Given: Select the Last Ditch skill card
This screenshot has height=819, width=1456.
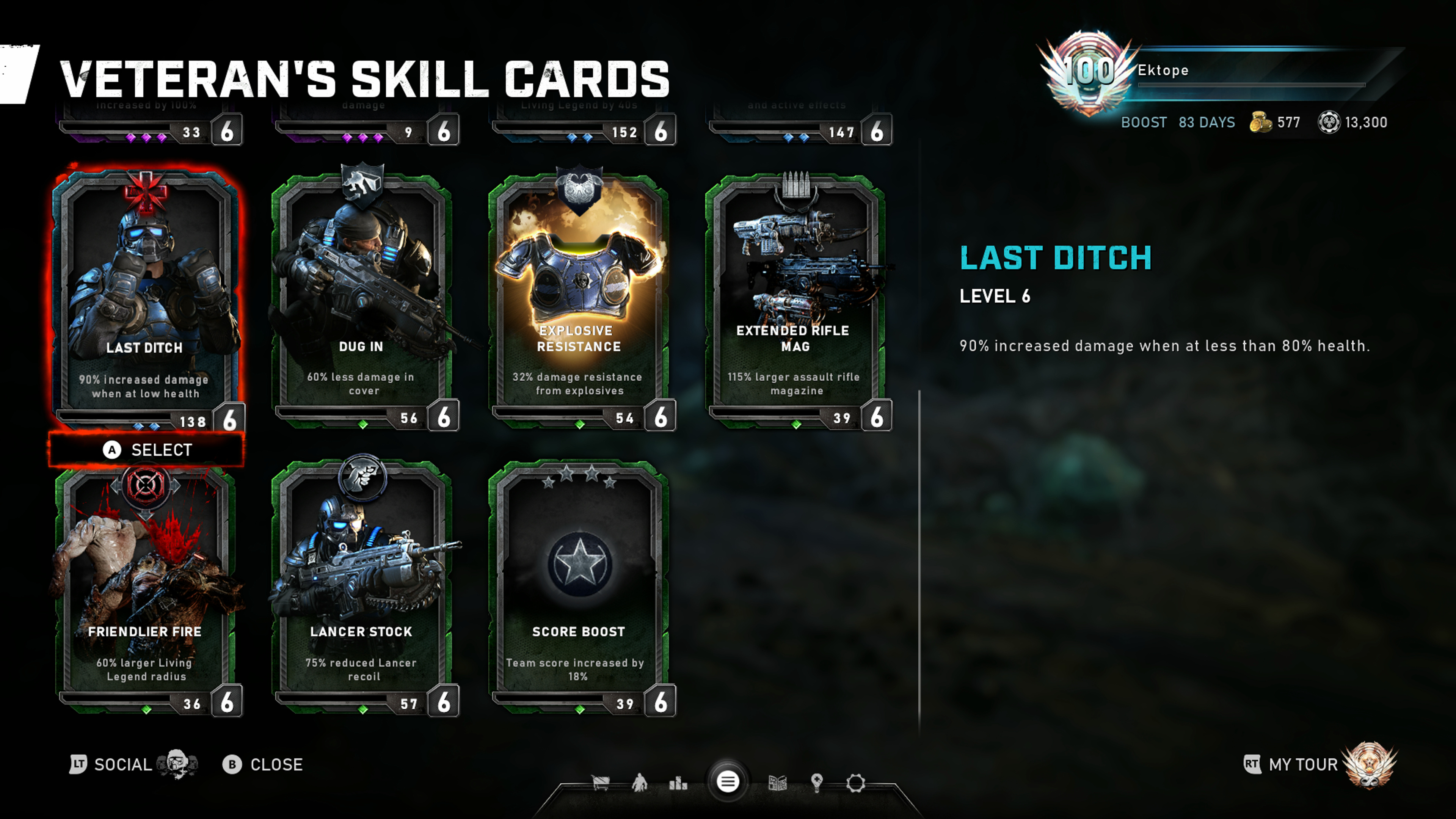Looking at the screenshot, I should (x=146, y=294).
